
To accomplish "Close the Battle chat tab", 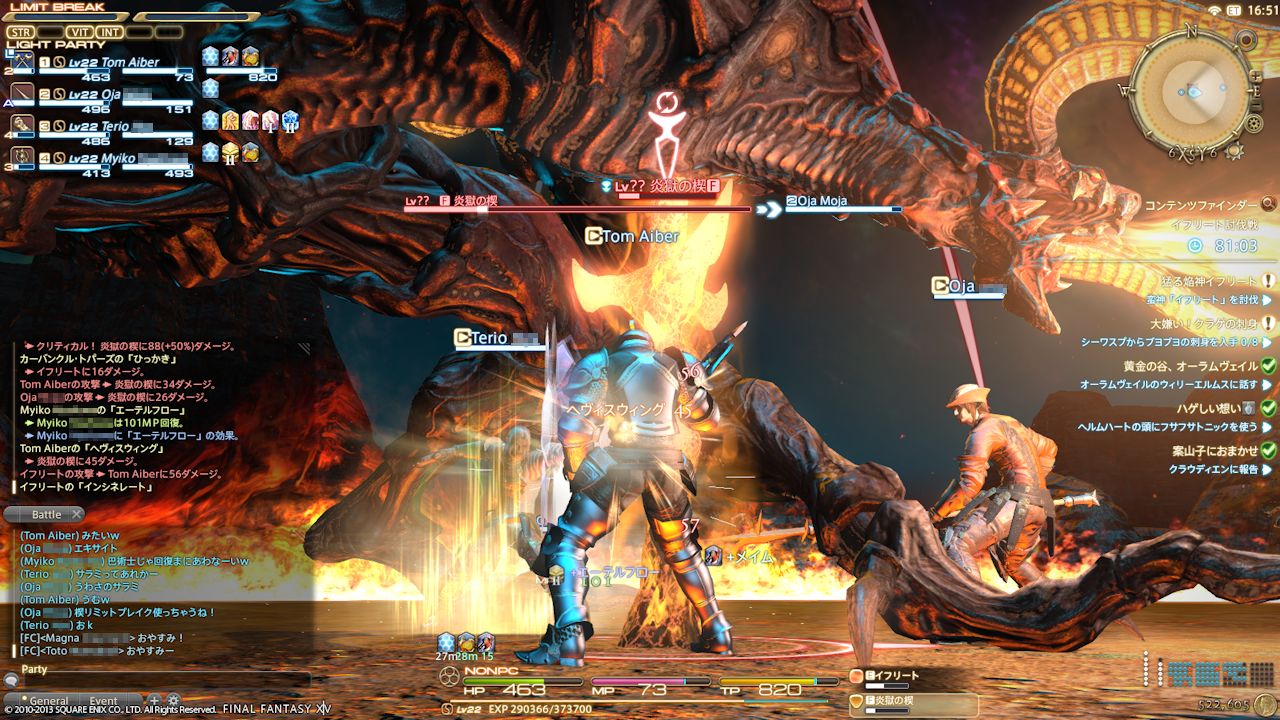I will tap(76, 514).
